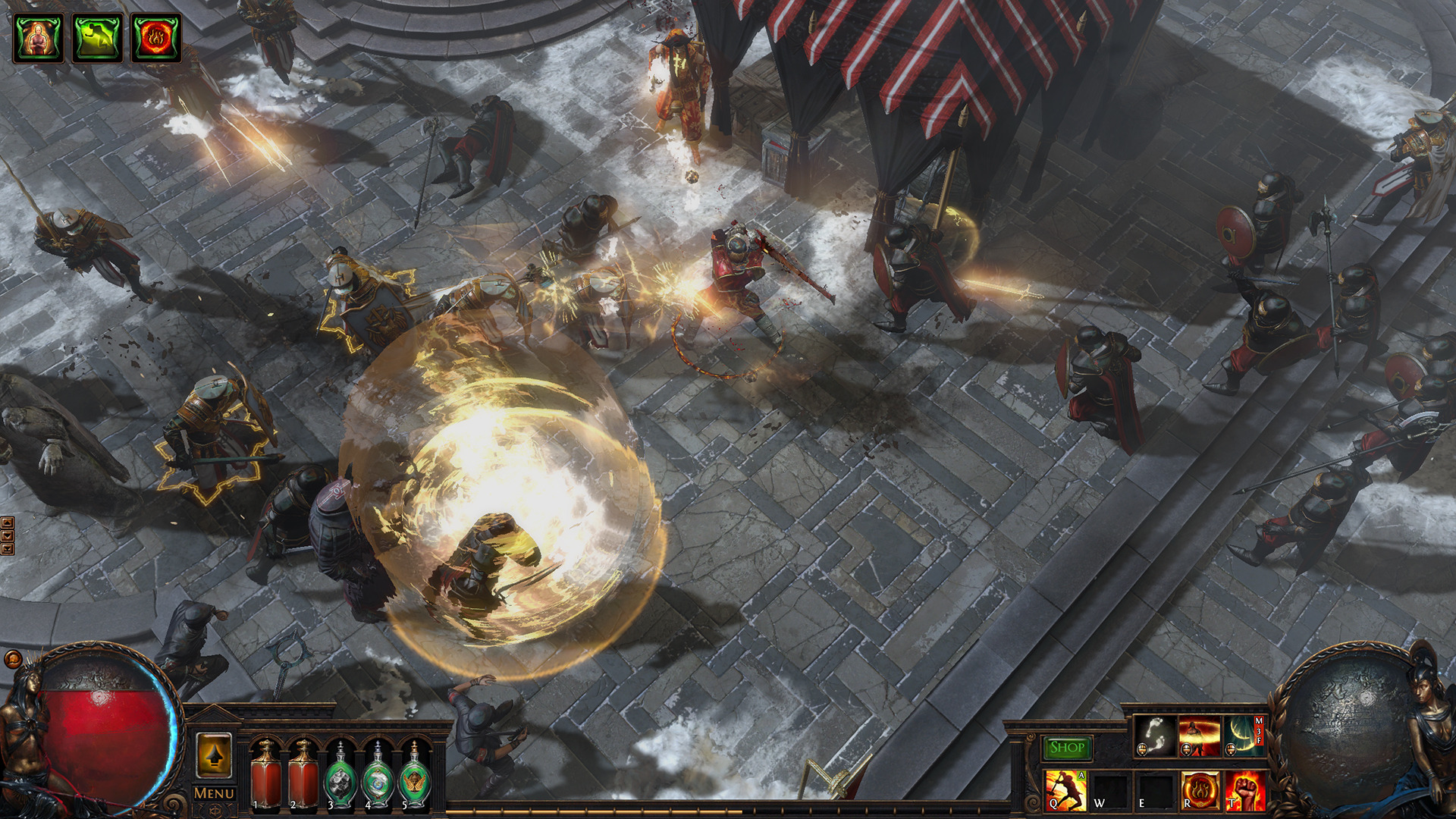Drink the winged-head flask in slot 5
This screenshot has height=819, width=1456.
coord(415,777)
